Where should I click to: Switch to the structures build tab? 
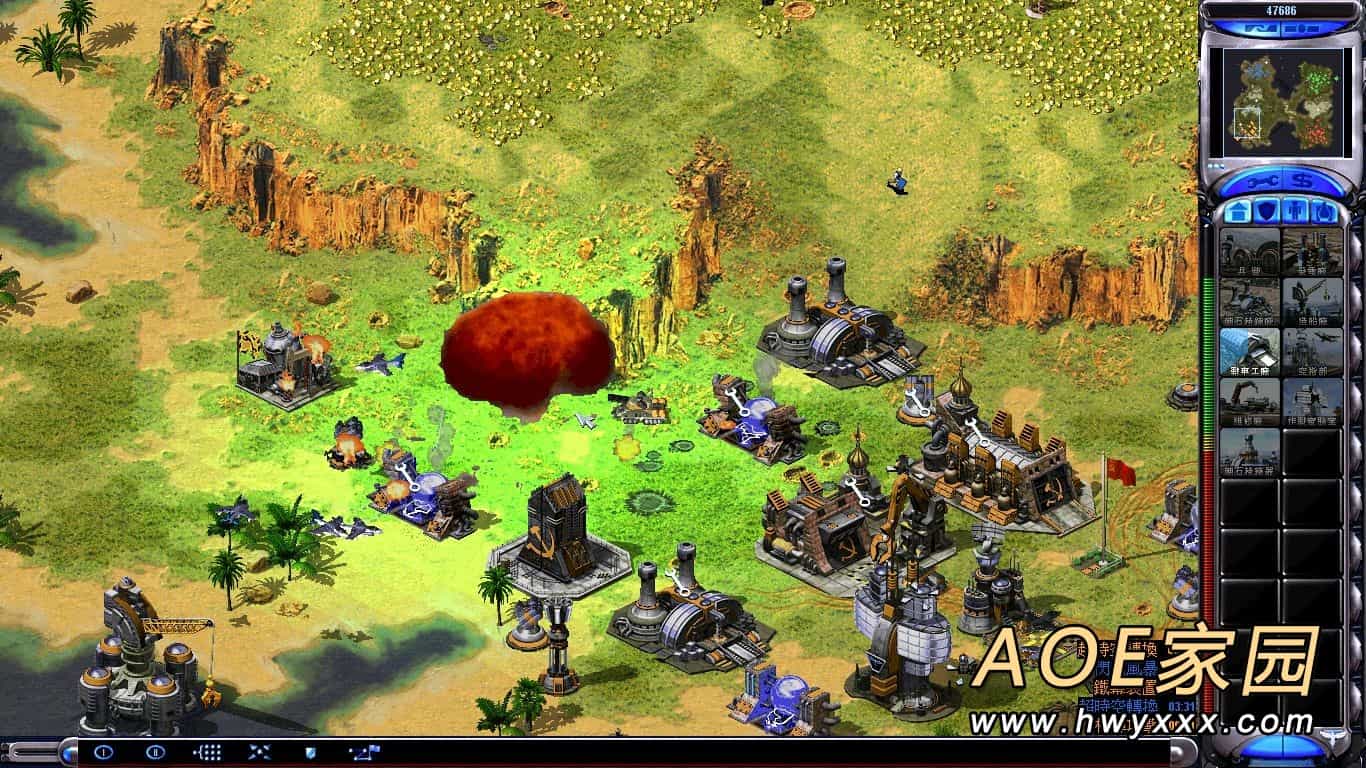(1237, 212)
